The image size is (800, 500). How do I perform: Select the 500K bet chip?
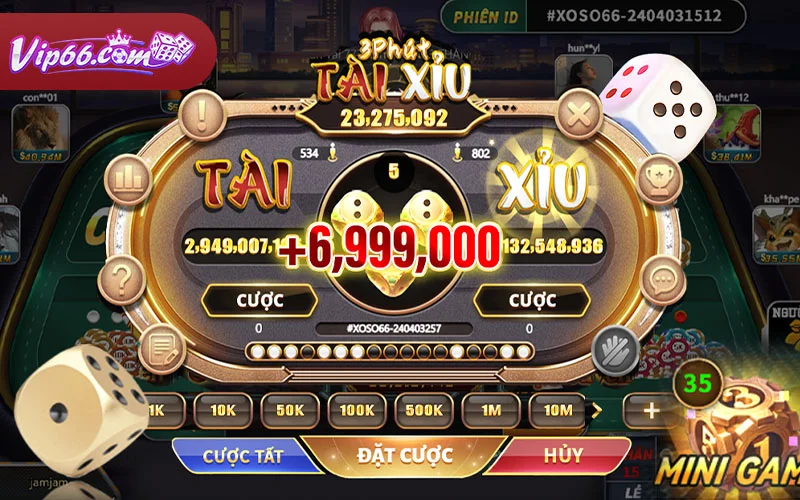click(424, 409)
